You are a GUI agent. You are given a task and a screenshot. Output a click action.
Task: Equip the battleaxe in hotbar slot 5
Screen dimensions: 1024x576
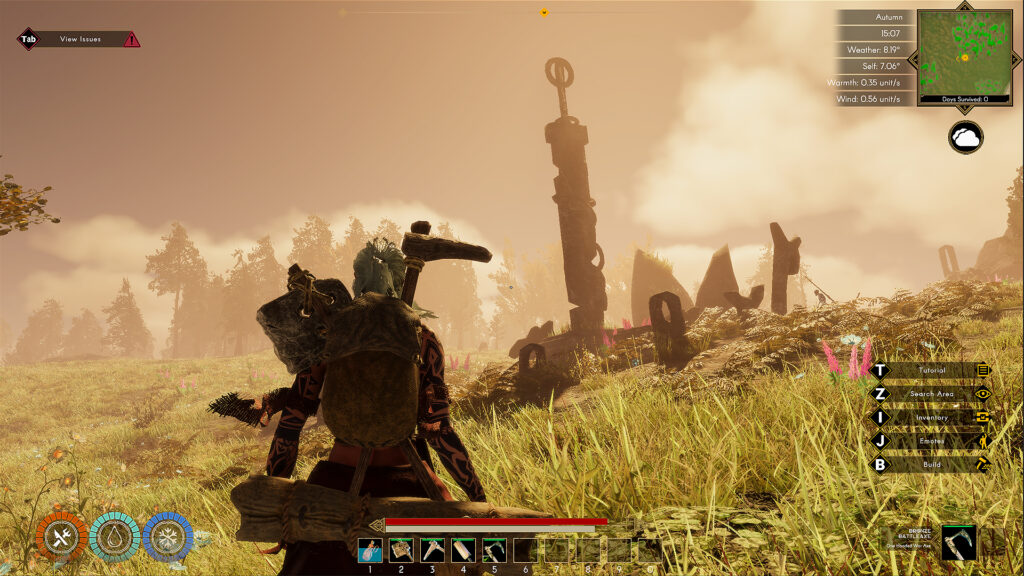pyautogui.click(x=494, y=550)
